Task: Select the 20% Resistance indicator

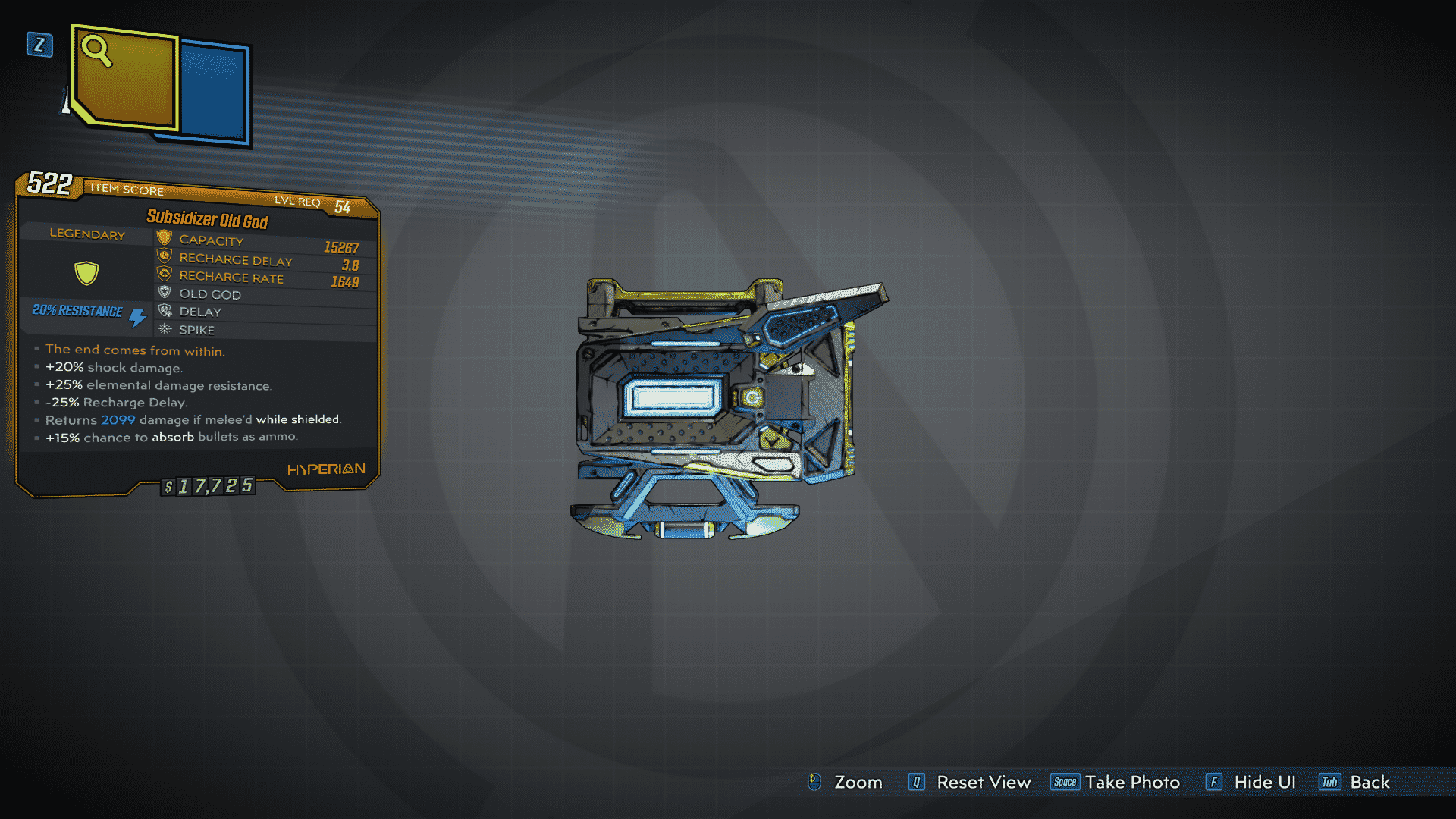Action: 76,311
